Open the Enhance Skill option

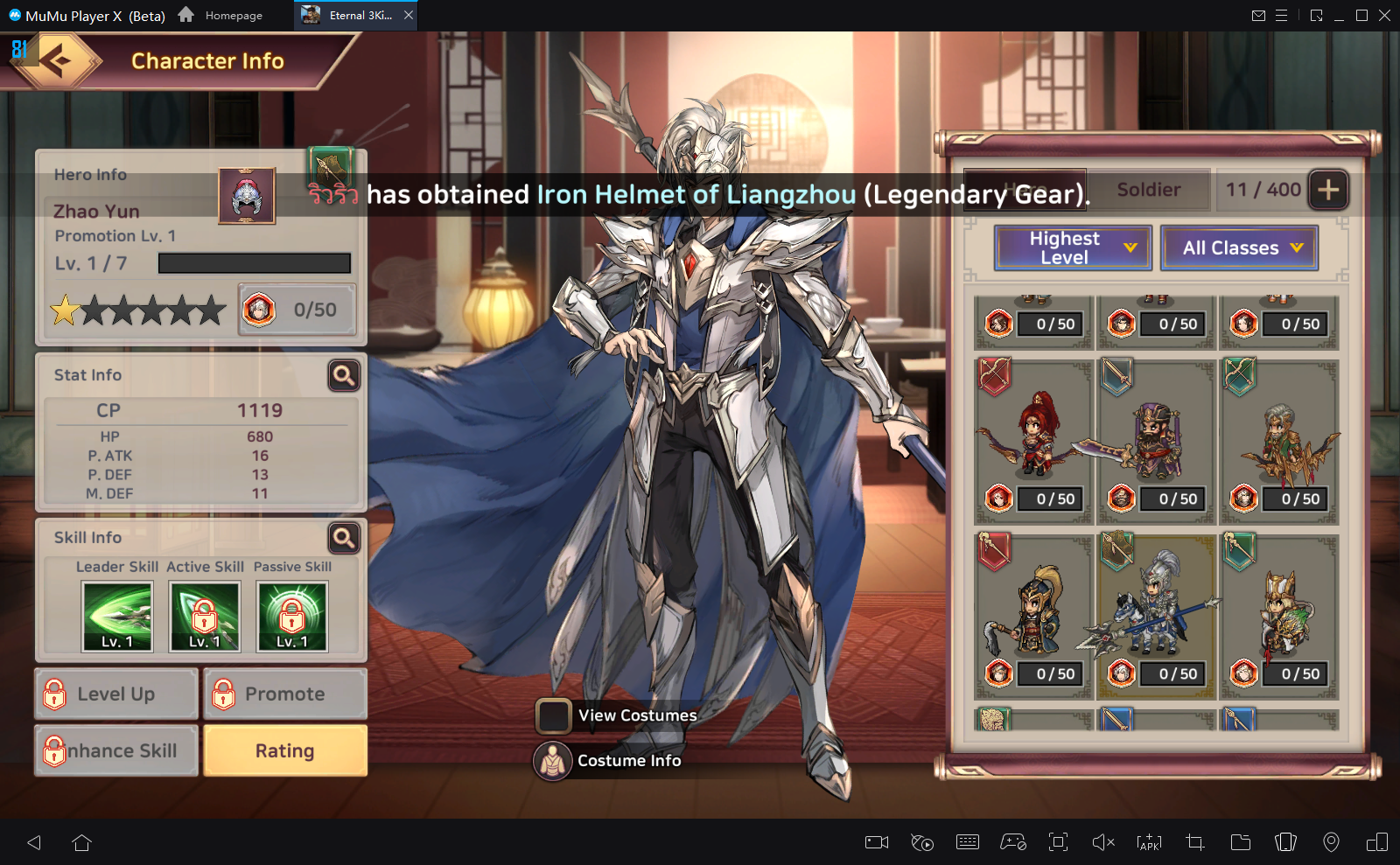click(x=116, y=750)
